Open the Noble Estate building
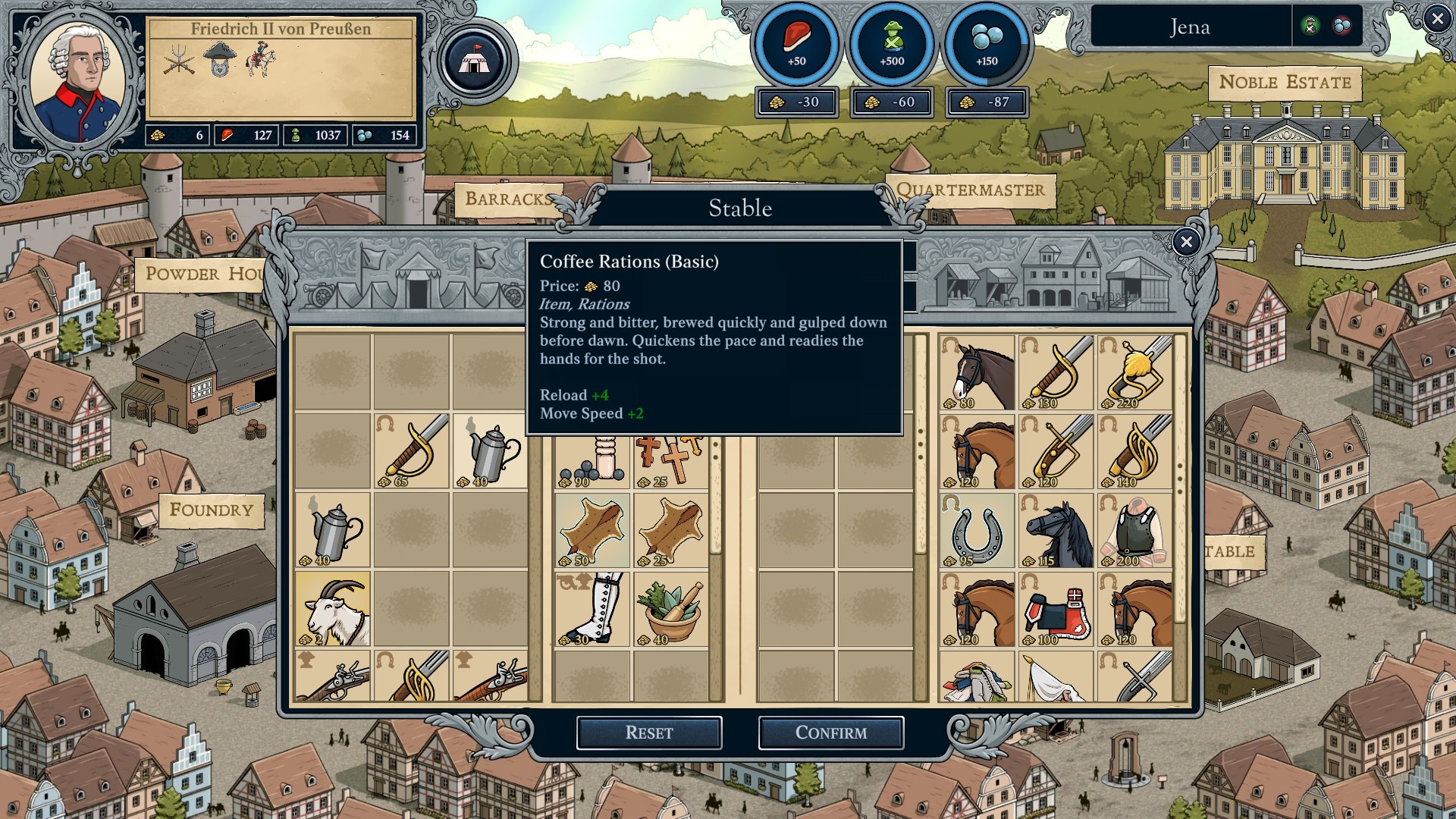Viewport: 1456px width, 819px height. 1285,83
